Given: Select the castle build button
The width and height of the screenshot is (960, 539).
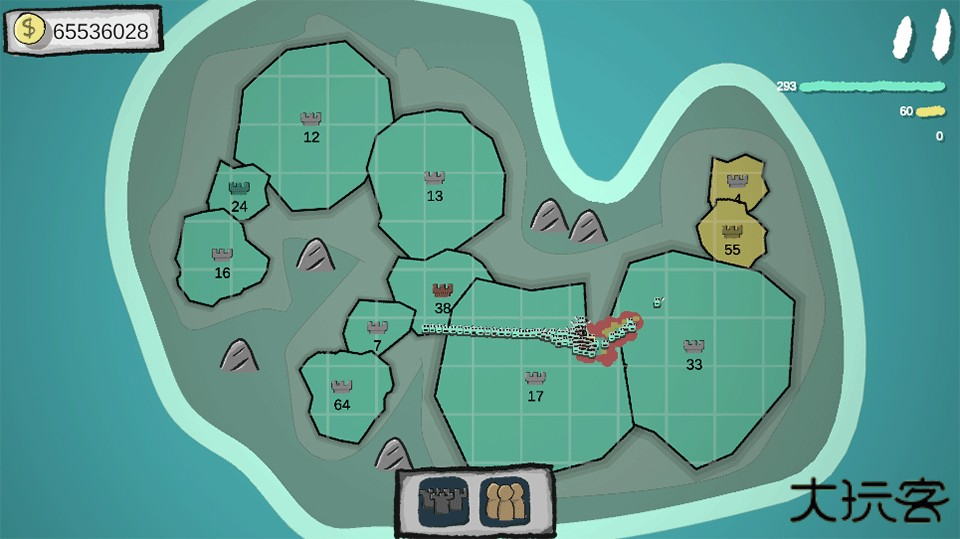Looking at the screenshot, I should pos(442,497).
